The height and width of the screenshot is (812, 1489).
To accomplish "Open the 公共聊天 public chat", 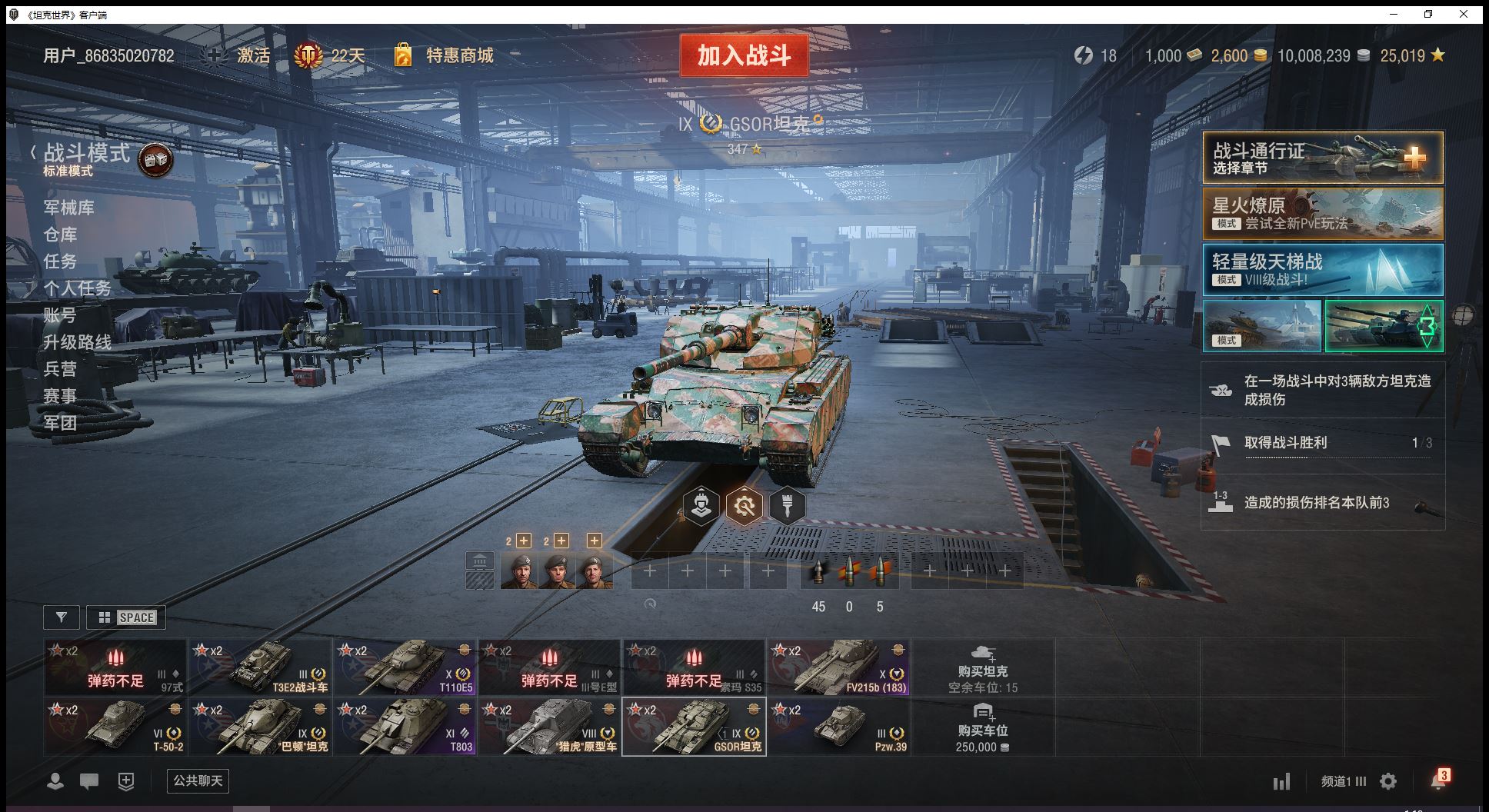I will (198, 780).
